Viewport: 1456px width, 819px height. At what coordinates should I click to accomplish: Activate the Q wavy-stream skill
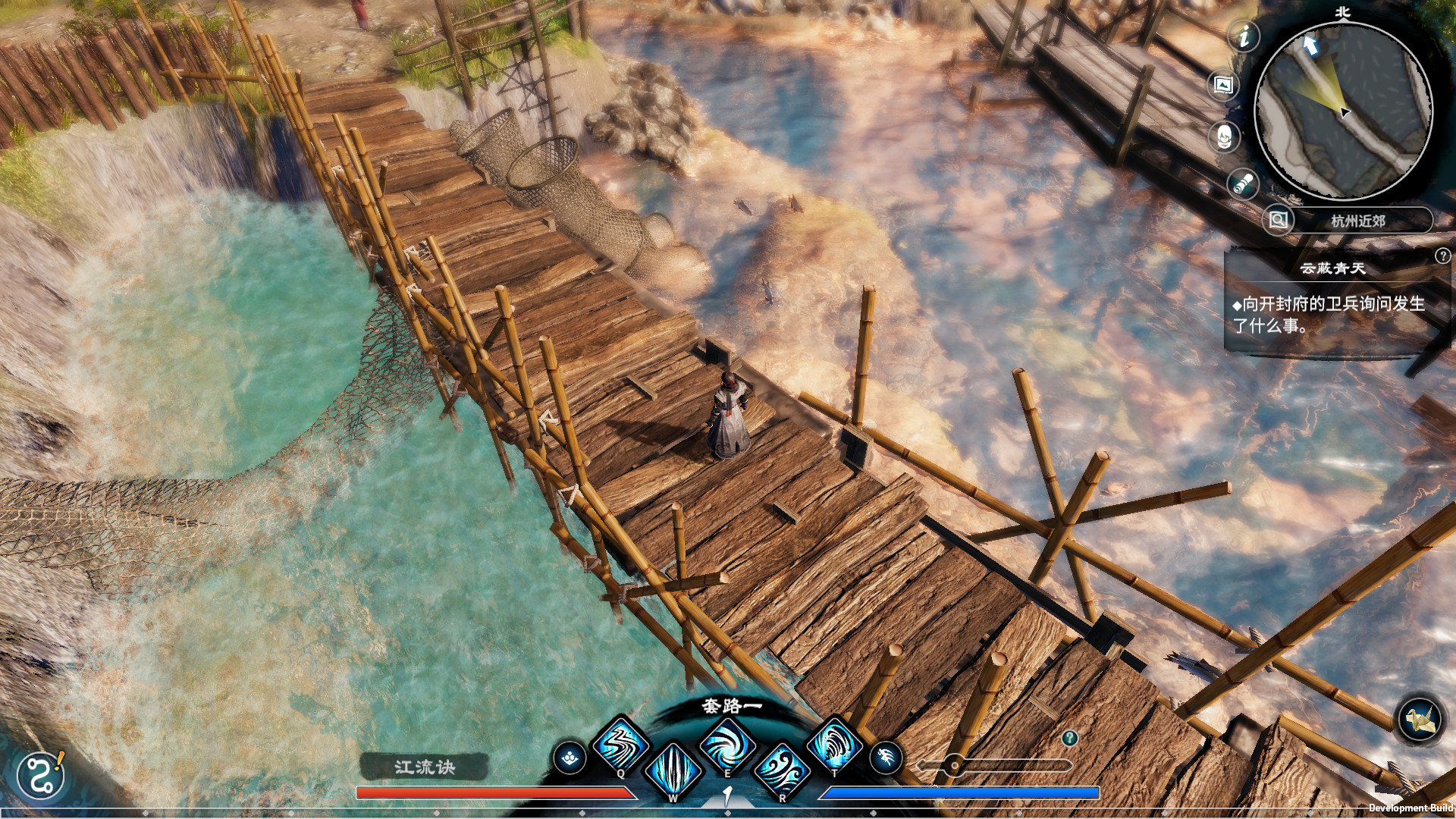tap(620, 744)
